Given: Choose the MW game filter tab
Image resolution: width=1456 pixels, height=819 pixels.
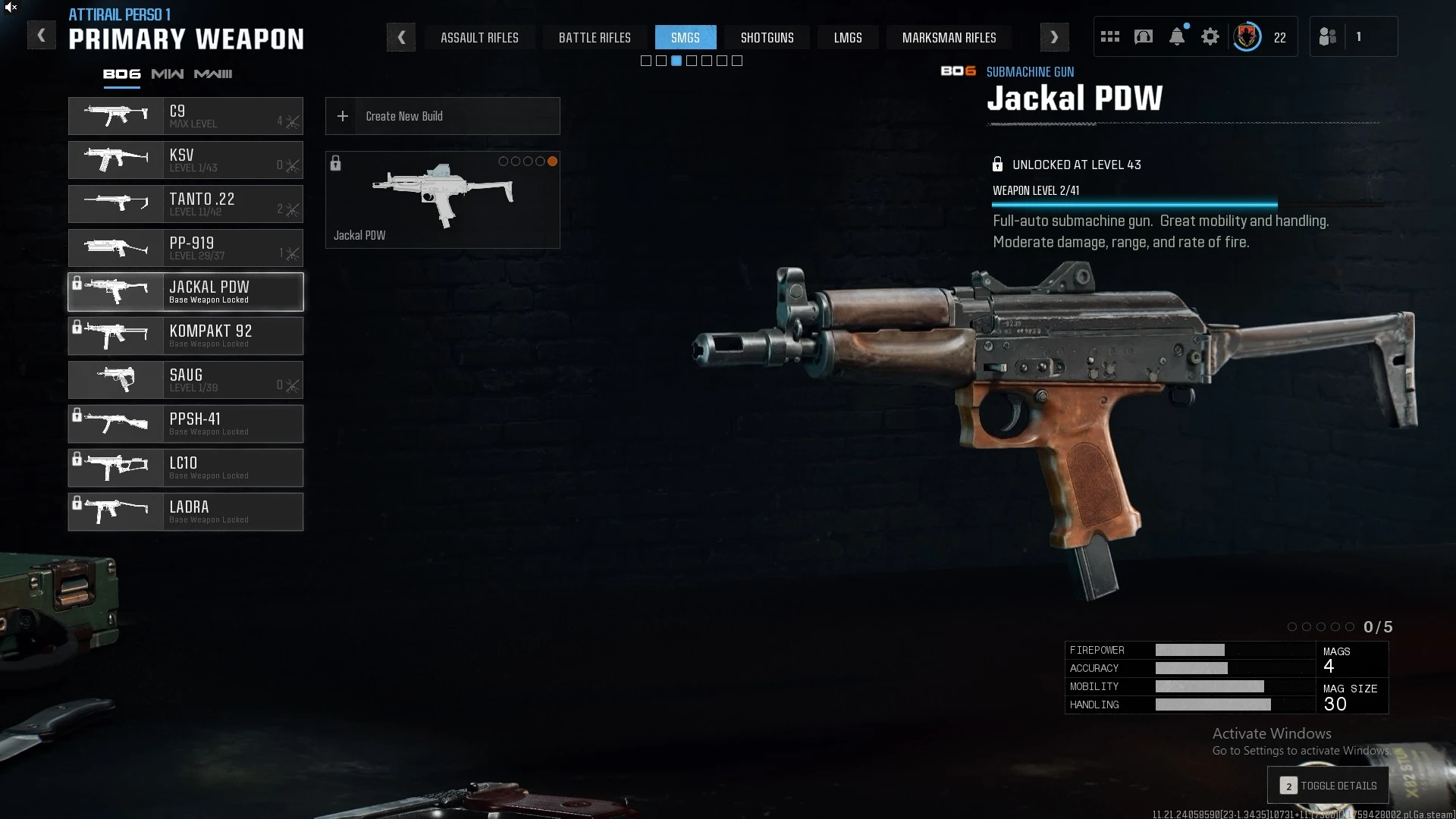Looking at the screenshot, I should tap(167, 74).
